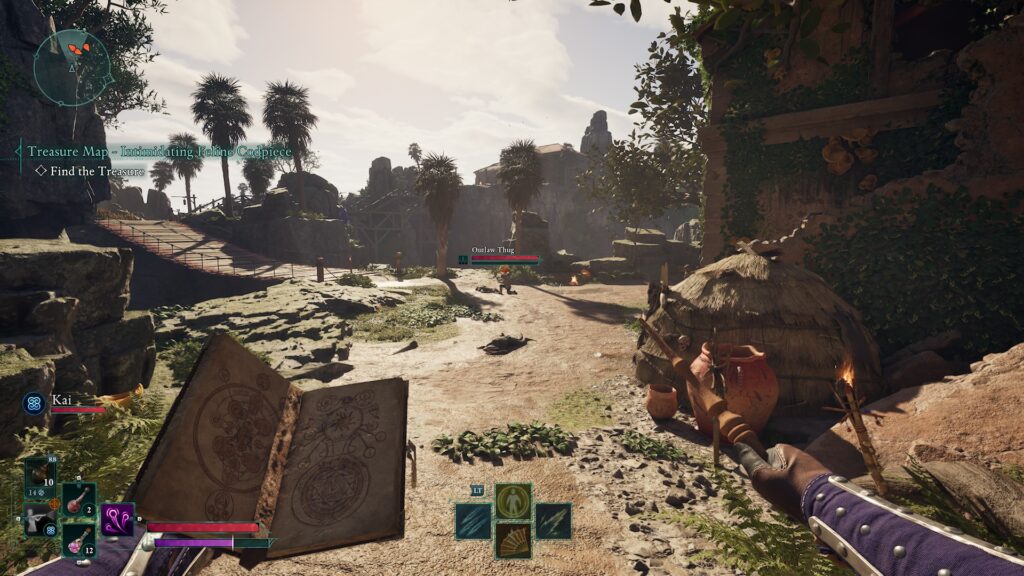This screenshot has height=576, width=1024.
Task: Select the triple slash ability slot
Action: pyautogui.click(x=473, y=520)
